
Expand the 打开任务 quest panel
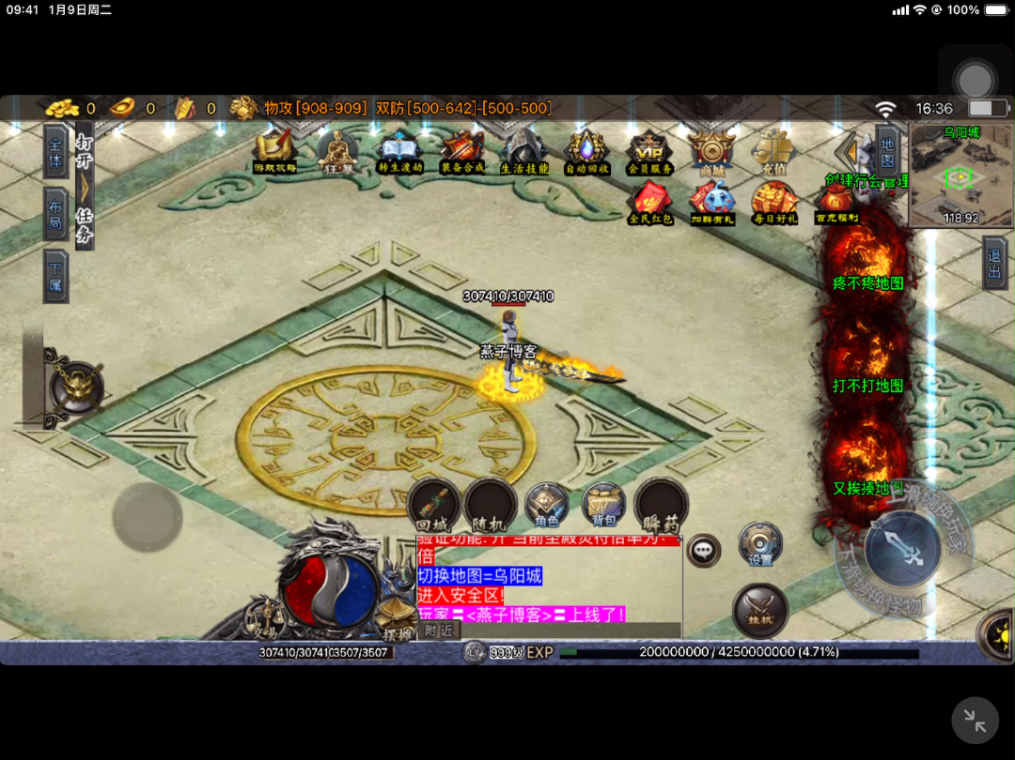(84, 187)
